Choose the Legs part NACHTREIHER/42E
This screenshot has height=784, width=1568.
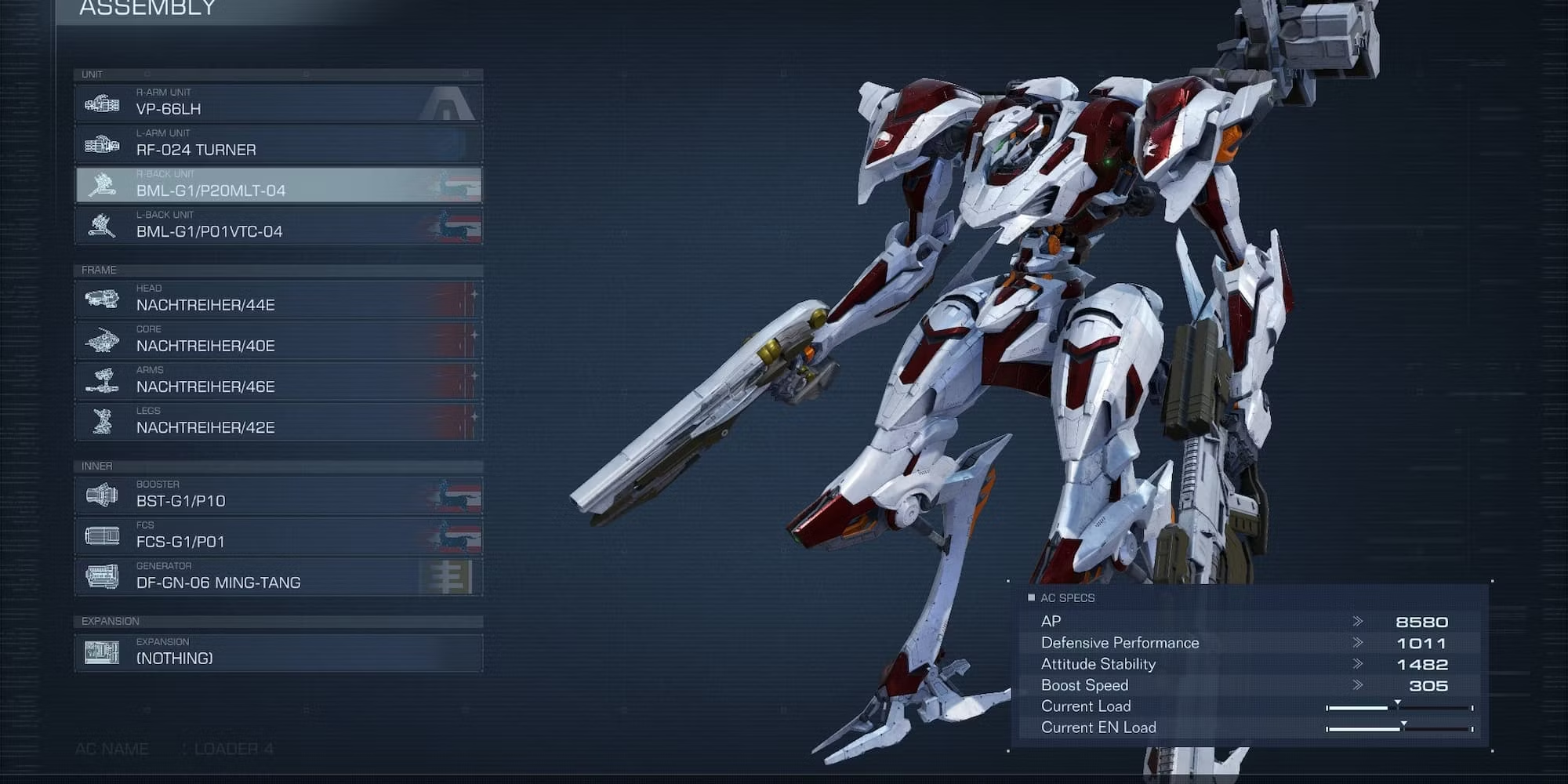[x=278, y=422]
